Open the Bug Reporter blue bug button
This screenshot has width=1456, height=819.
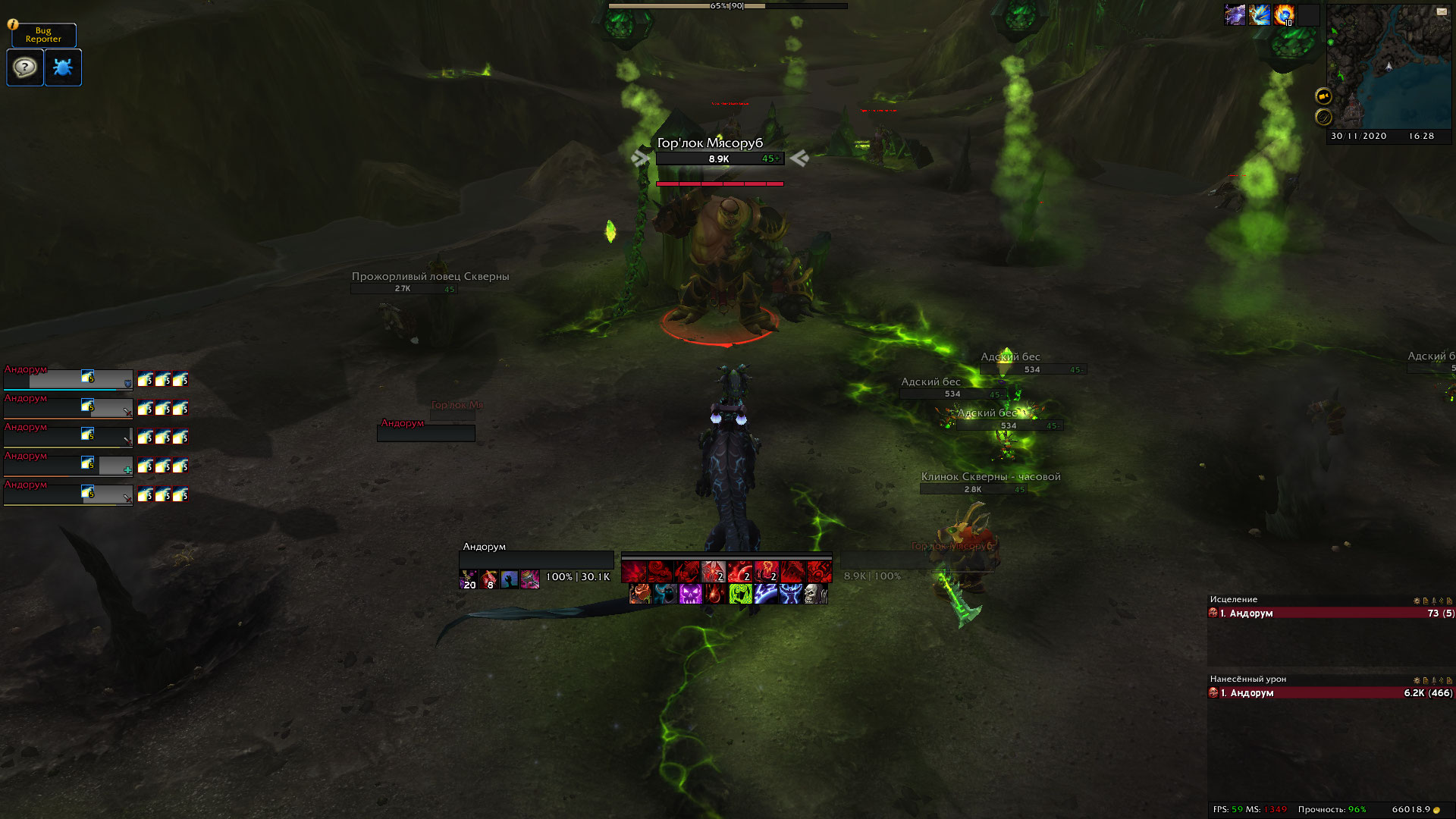click(63, 67)
